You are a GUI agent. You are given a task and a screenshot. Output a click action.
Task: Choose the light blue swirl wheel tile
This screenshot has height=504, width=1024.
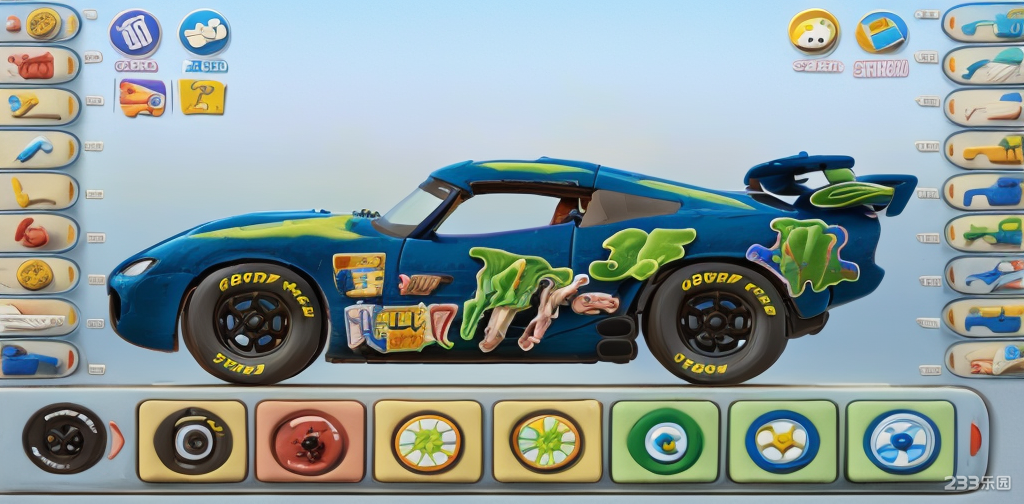pos(900,441)
